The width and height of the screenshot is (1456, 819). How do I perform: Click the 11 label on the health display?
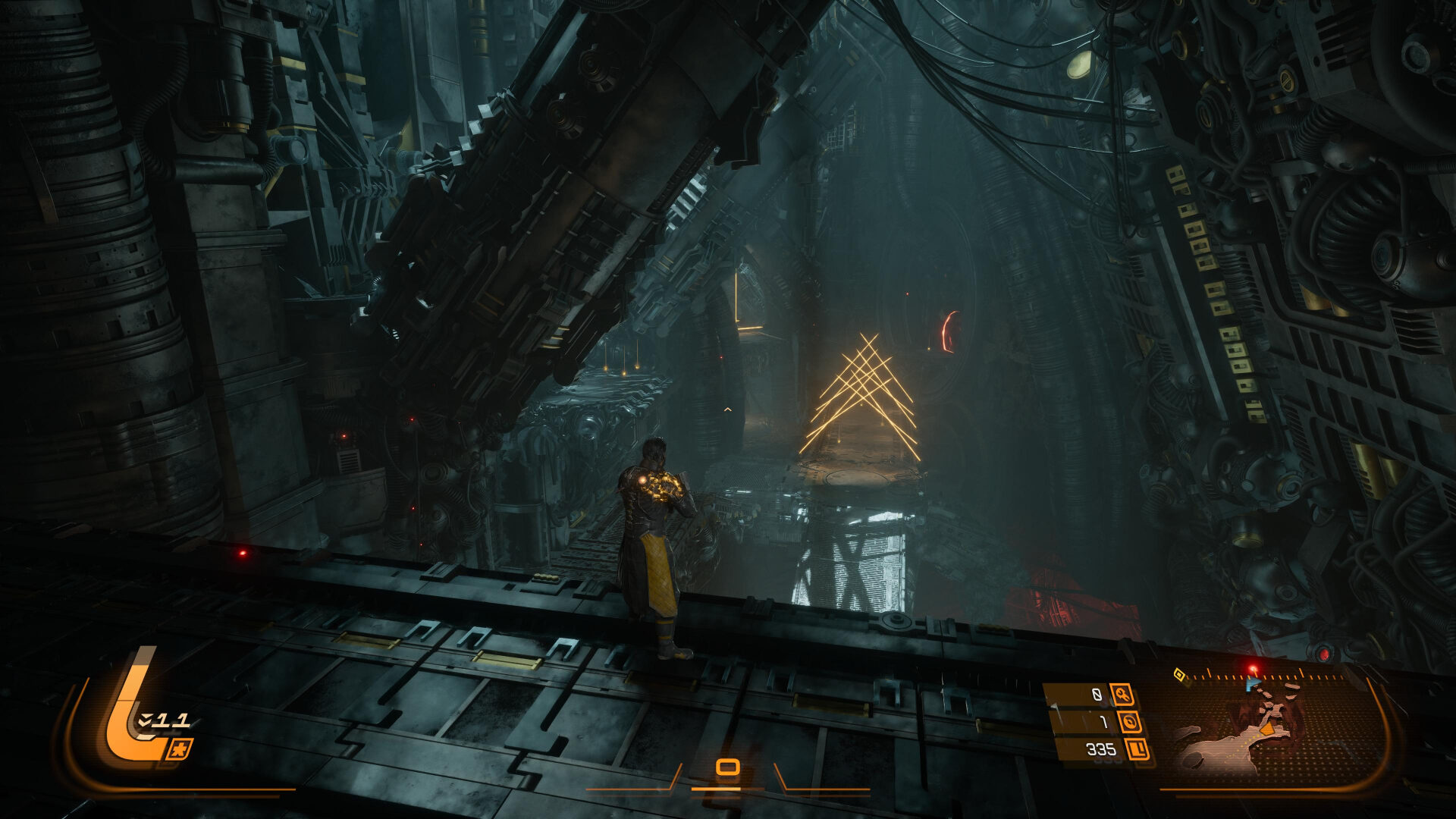172,720
